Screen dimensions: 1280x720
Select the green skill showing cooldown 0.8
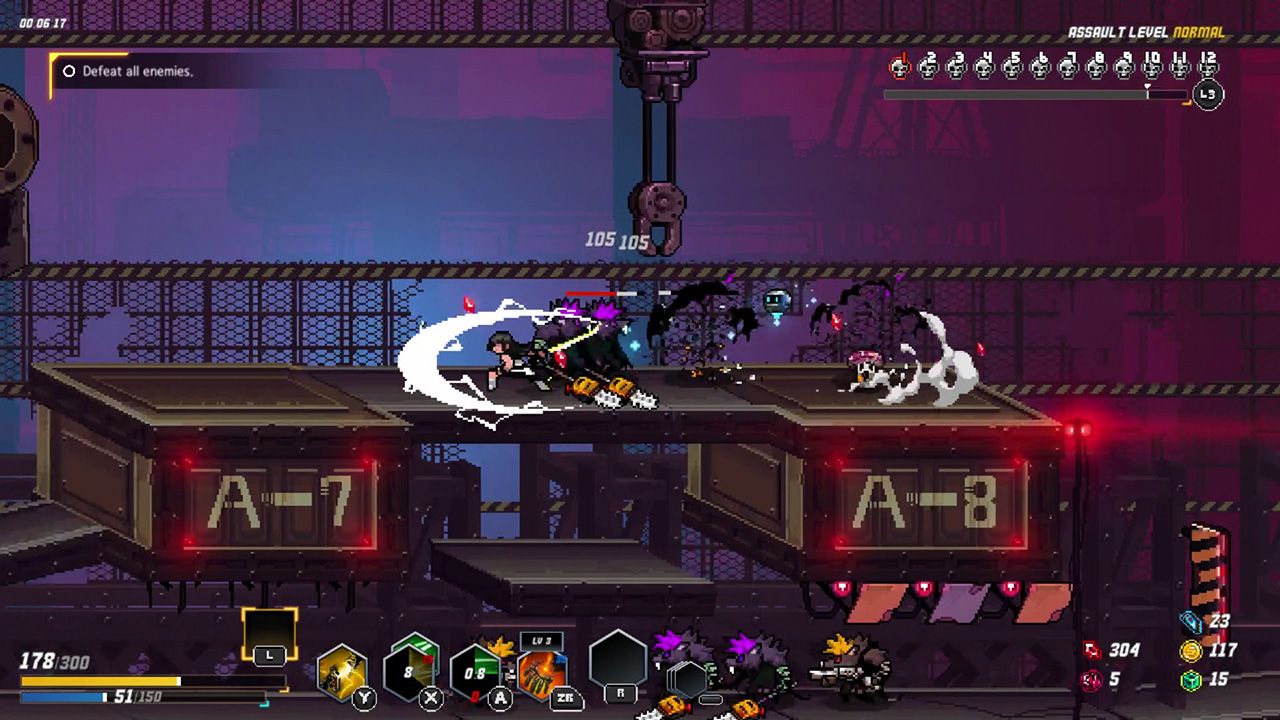coord(476,673)
